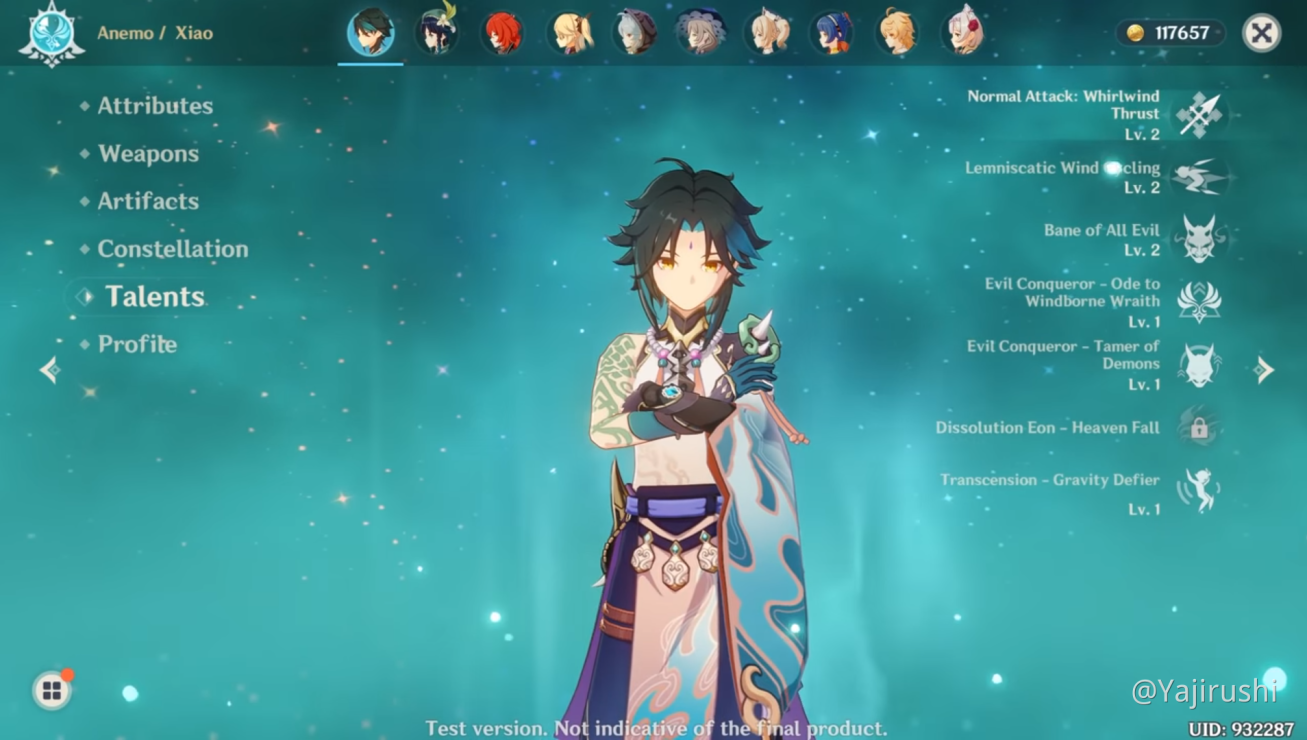Open the Attributes menu entry
Viewport: 1307px width, 740px height.
click(x=155, y=106)
